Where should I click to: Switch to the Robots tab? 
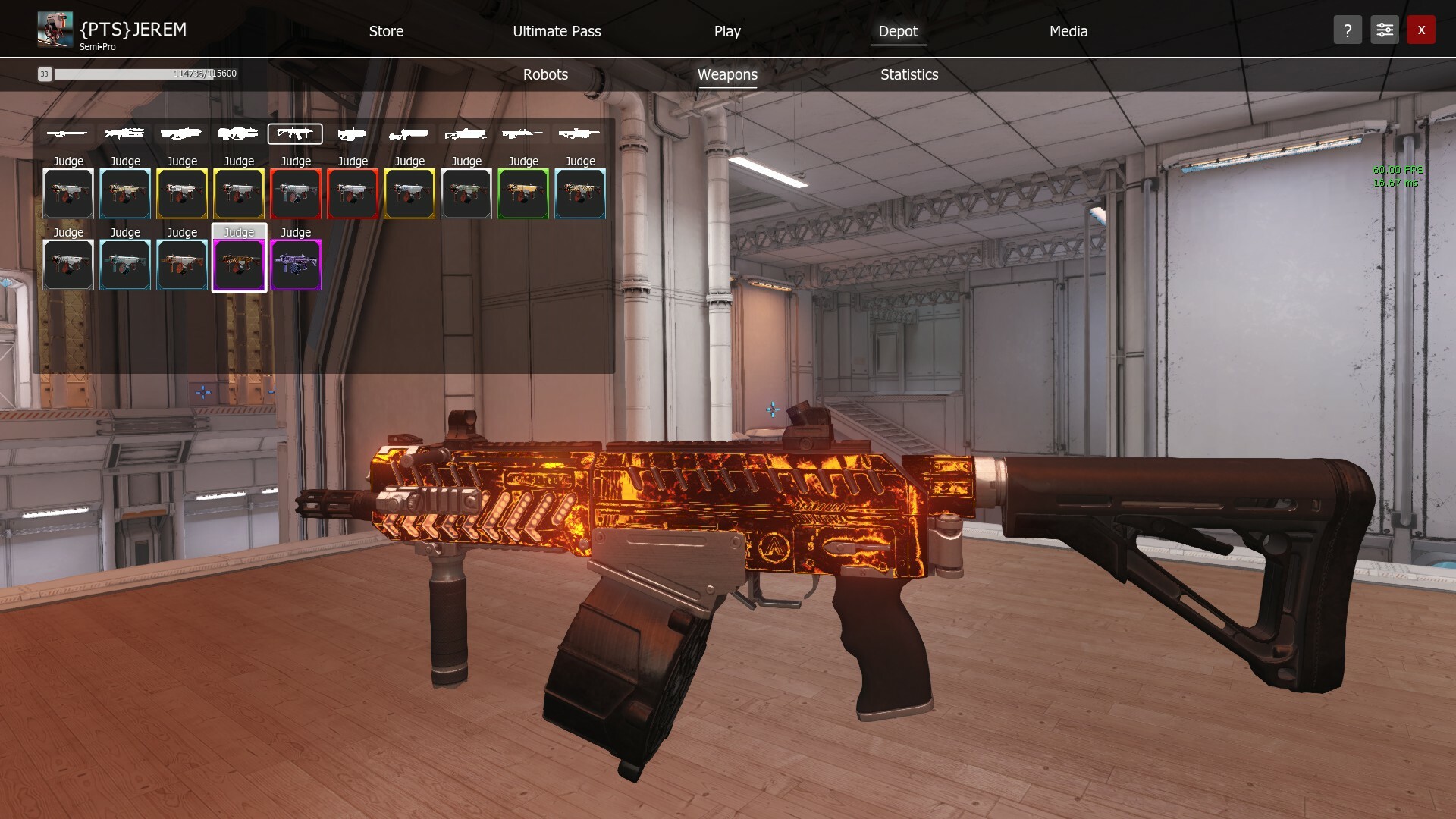pos(544,74)
